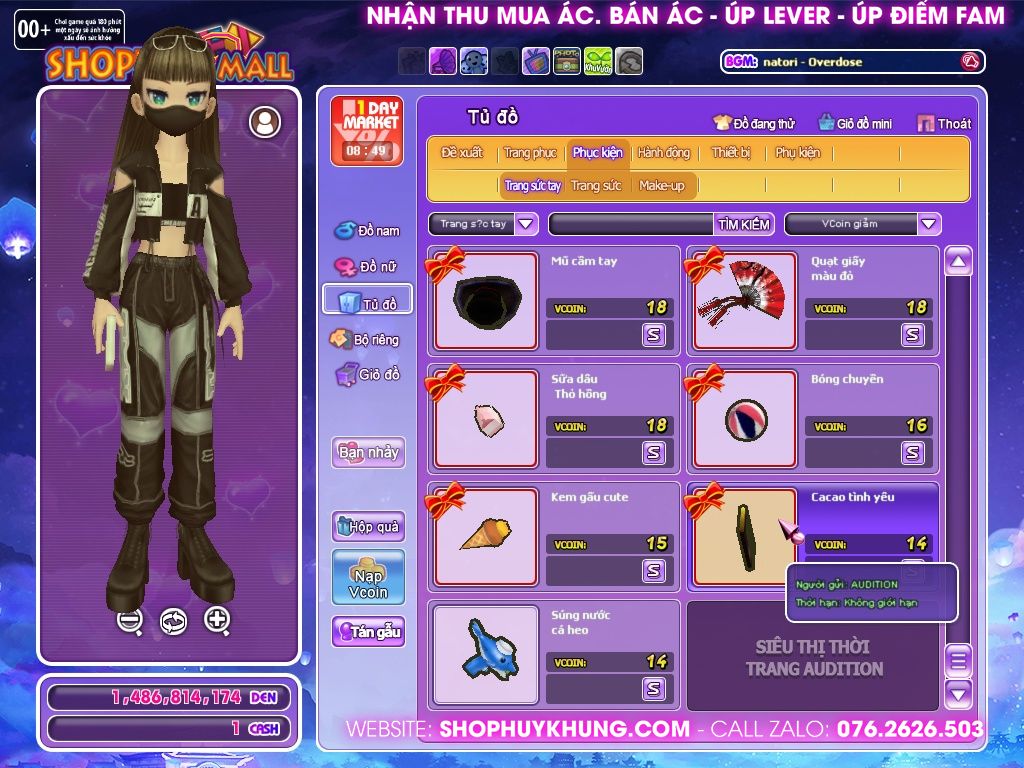Switch to the Hành động tab
1024x768 pixels.
click(663, 153)
